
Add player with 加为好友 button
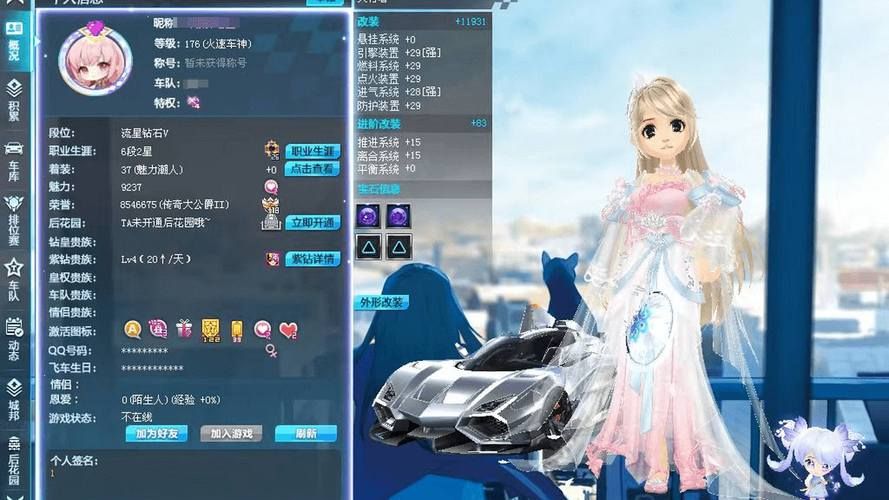156,434
